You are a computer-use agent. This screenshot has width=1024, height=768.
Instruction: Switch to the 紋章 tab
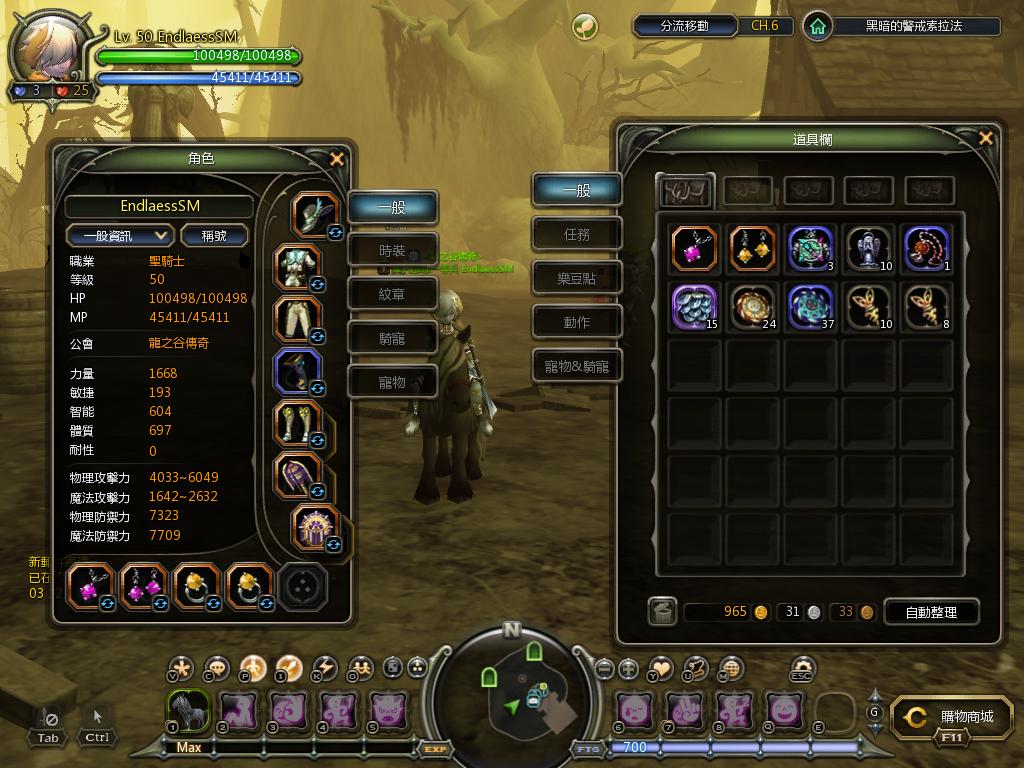392,295
